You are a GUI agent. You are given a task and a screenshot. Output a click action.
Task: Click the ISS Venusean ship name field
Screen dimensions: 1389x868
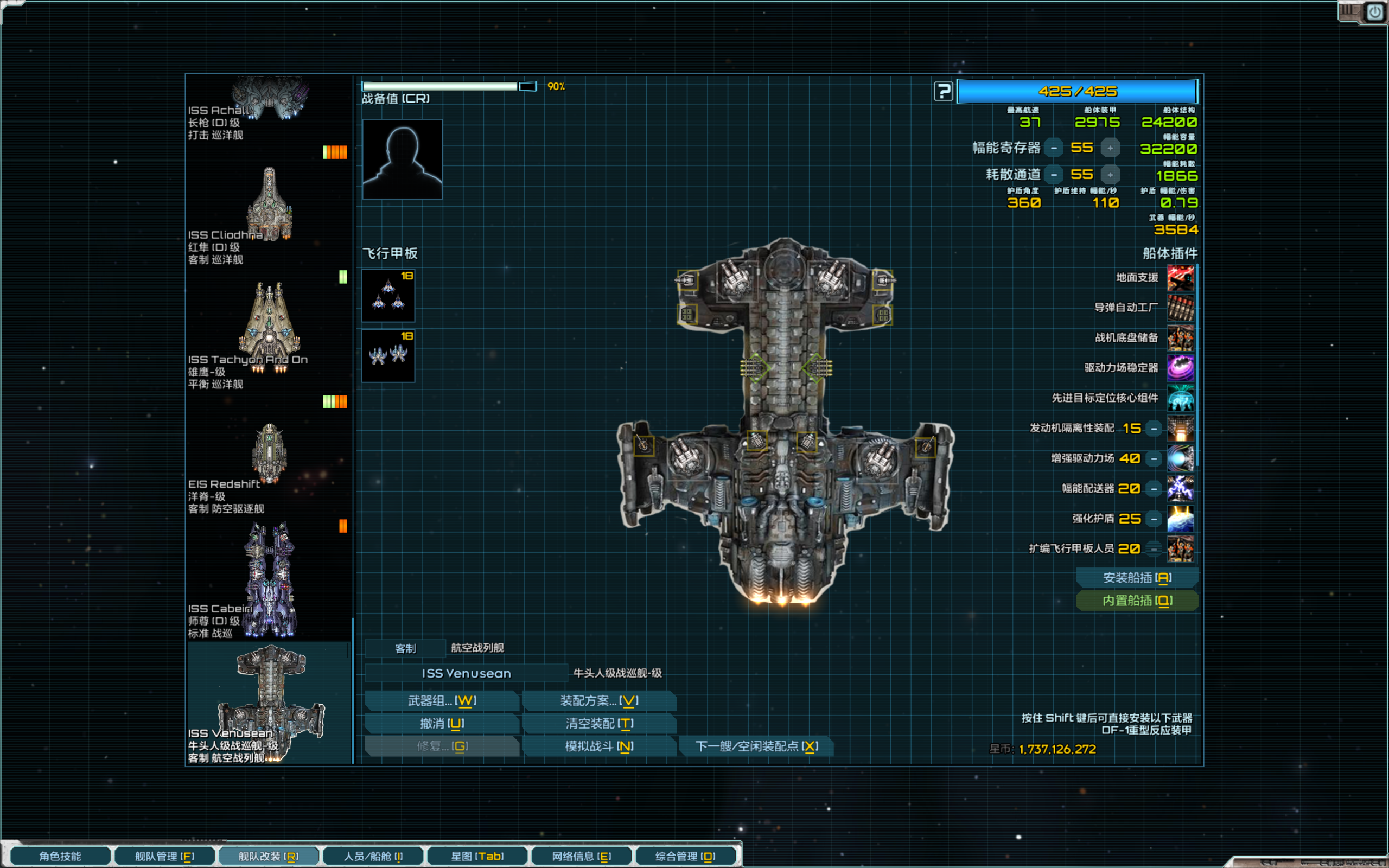coord(466,673)
